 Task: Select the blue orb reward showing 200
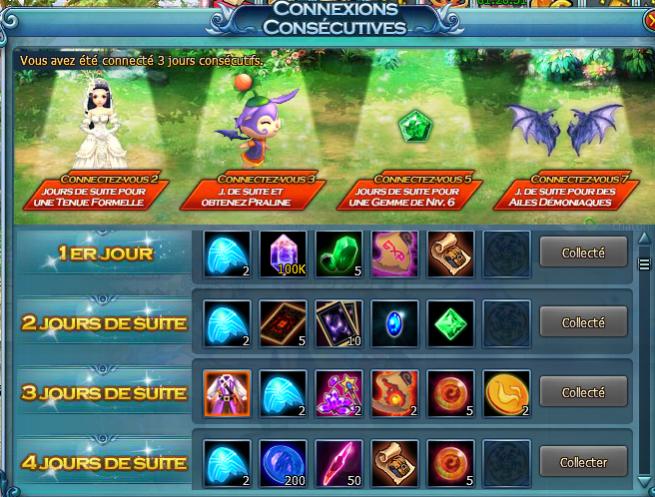tap(282, 462)
